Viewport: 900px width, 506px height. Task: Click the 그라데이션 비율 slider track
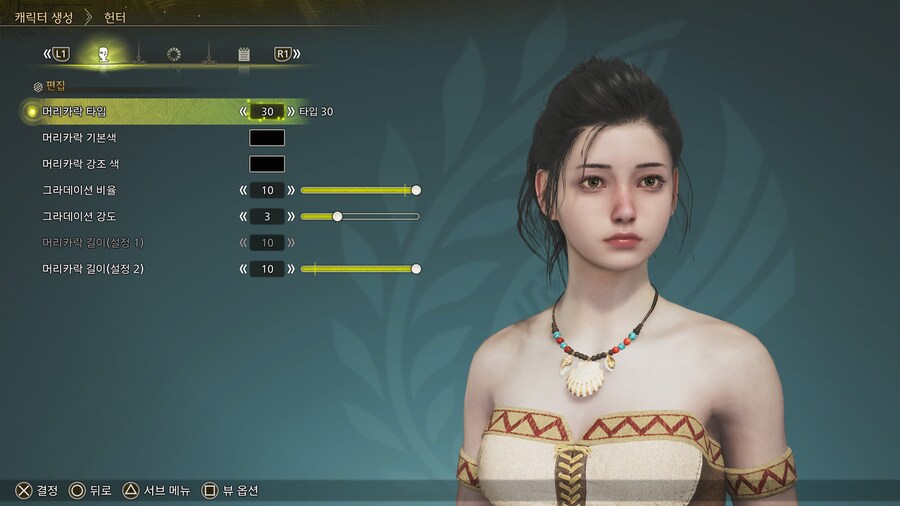[x=358, y=190]
